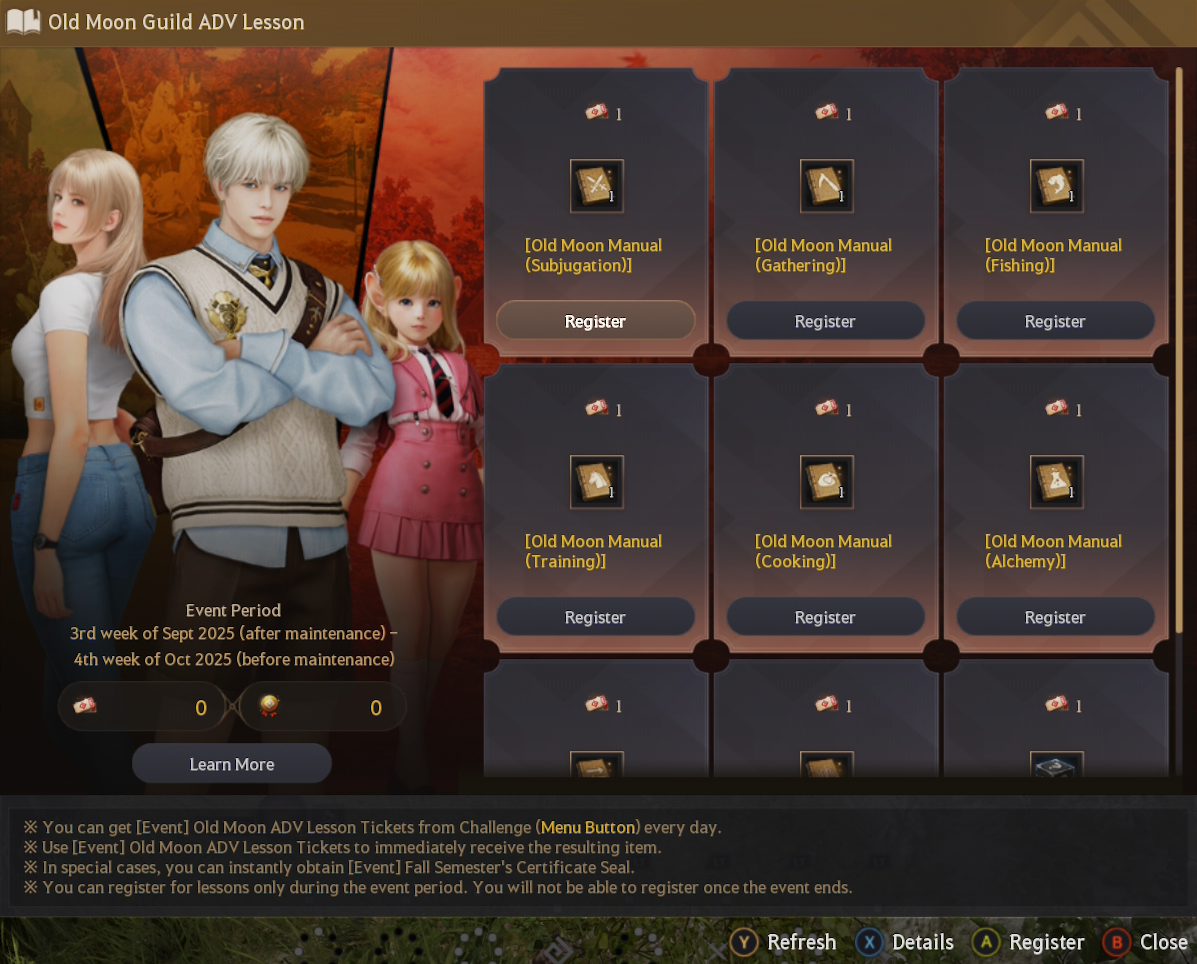Select the Old Moon Manual (Fishing) book icon
1197x964 pixels.
click(1057, 186)
